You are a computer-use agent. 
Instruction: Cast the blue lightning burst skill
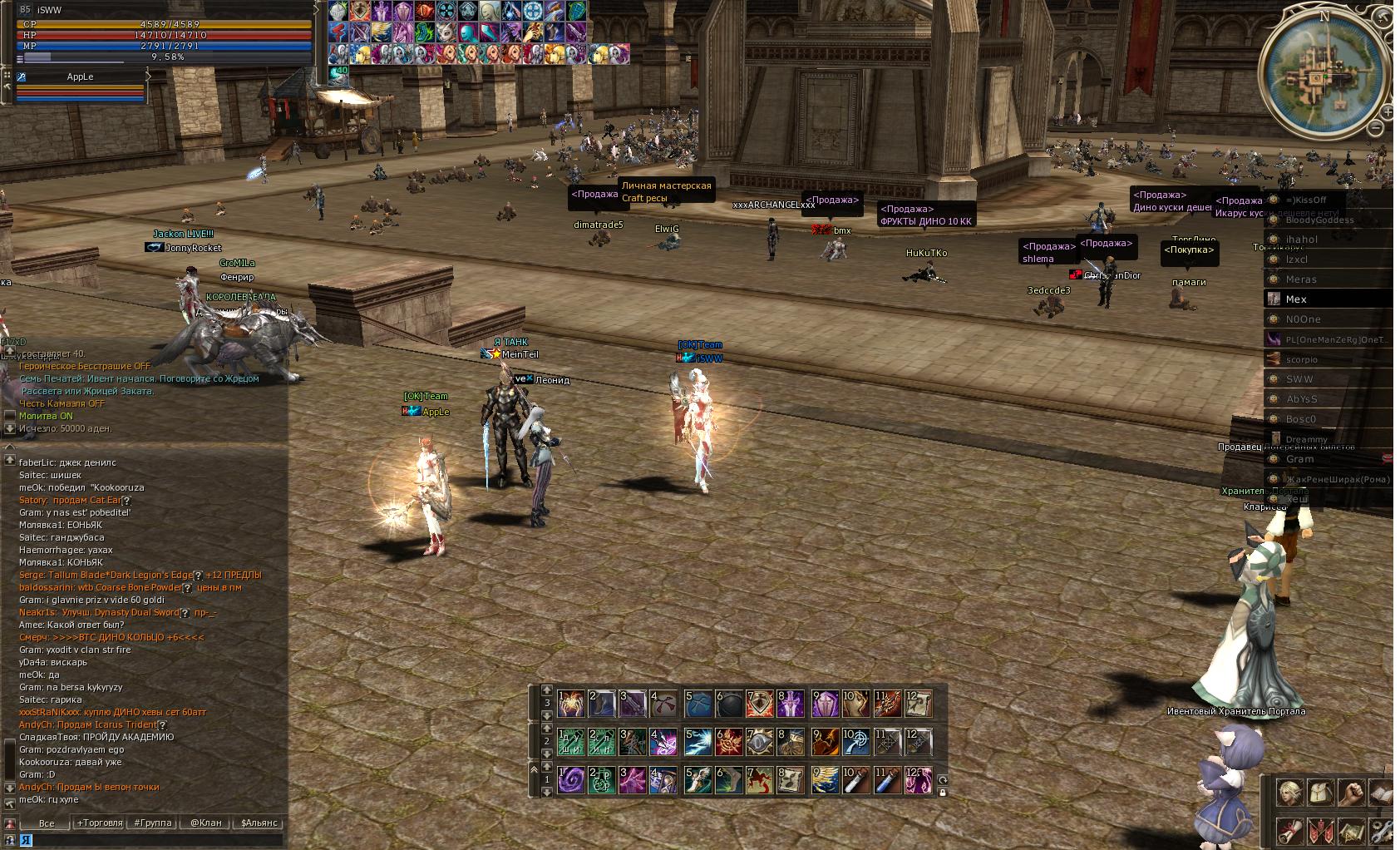(x=698, y=742)
